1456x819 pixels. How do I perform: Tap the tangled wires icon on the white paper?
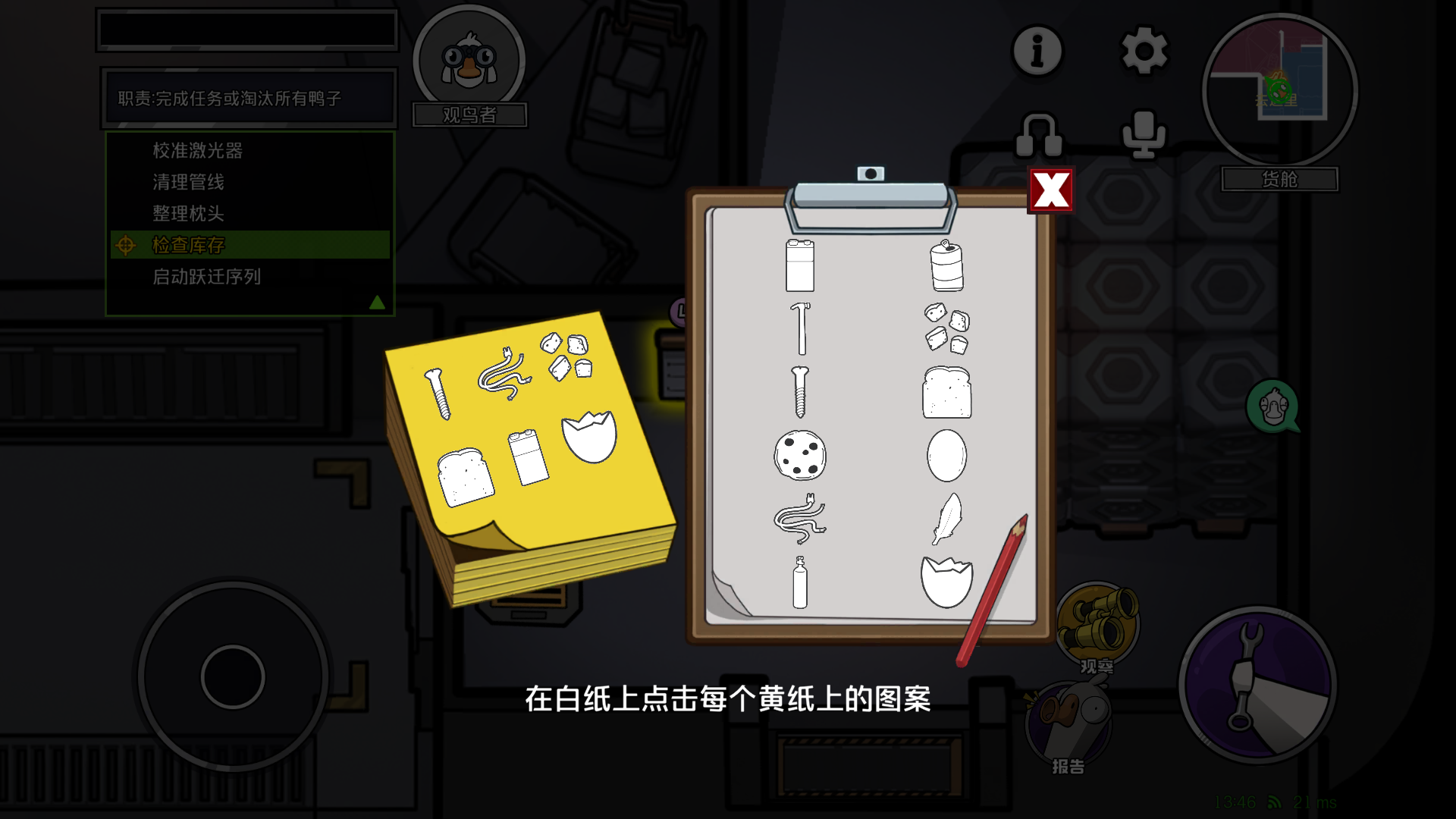tap(800, 521)
